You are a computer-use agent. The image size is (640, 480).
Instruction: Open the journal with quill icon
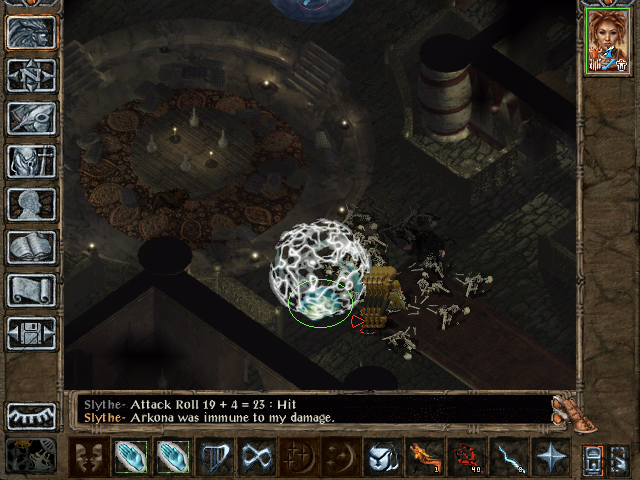coord(31,118)
